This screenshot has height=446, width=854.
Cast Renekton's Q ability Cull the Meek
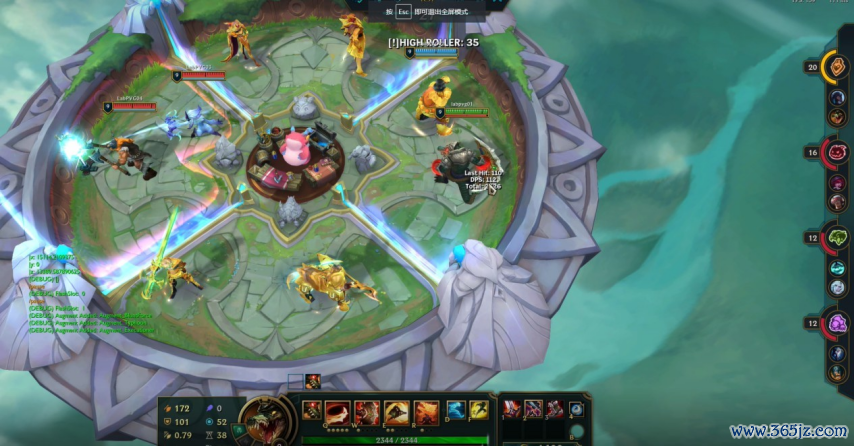pos(339,410)
